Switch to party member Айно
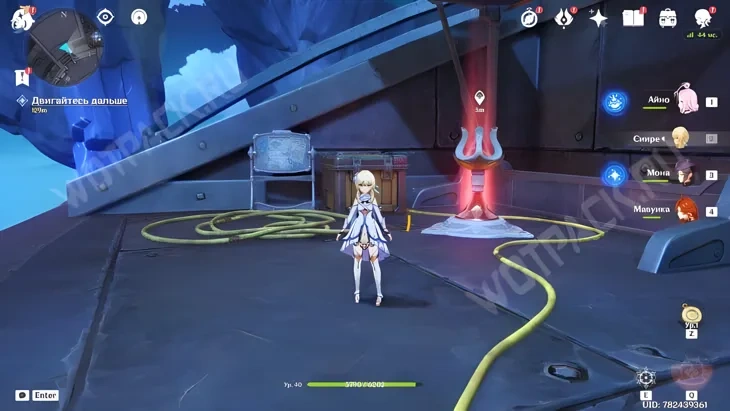Viewport: 730px width, 411px height. point(684,100)
